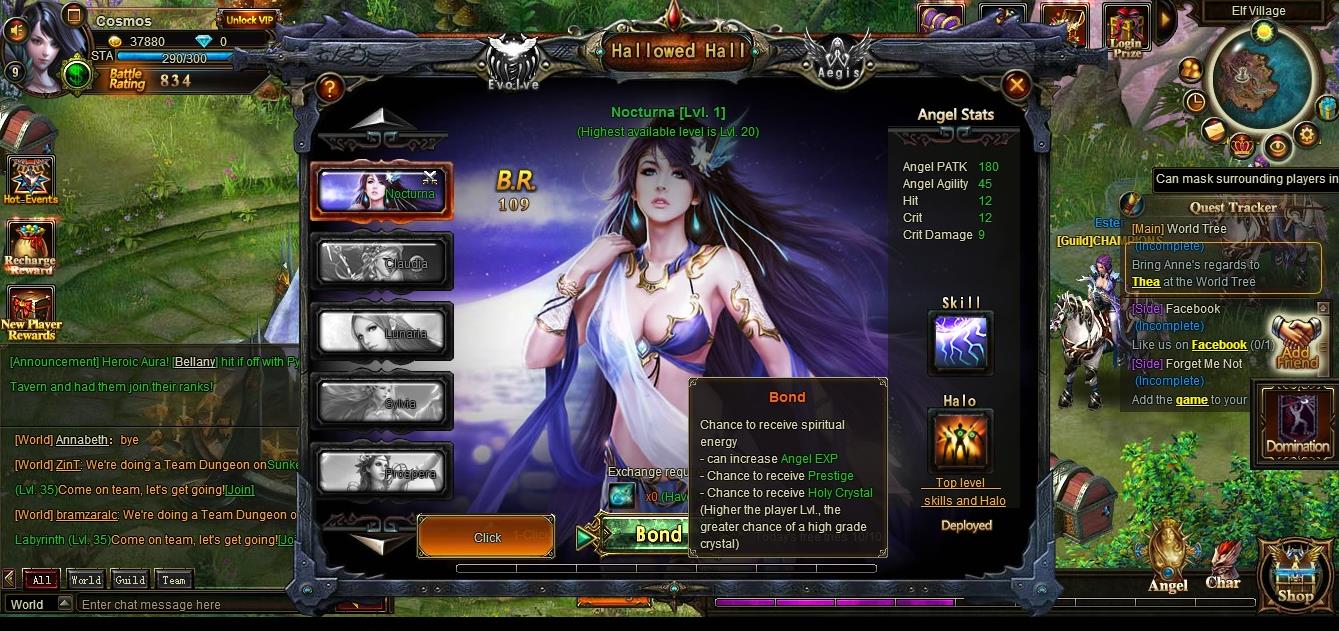
Task: Switch chat to the Guild tab
Action: tap(130, 580)
